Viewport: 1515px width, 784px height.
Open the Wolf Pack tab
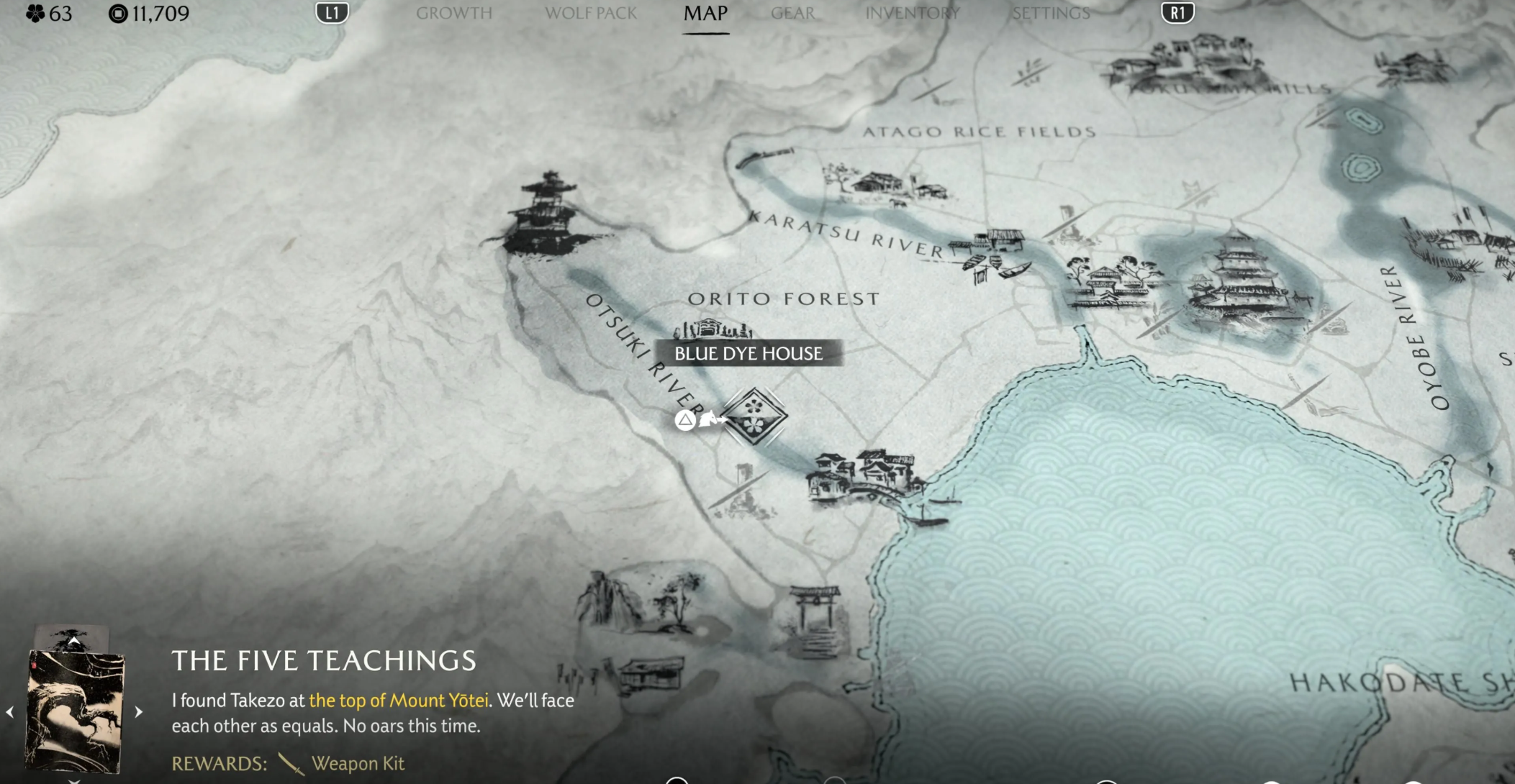(x=590, y=13)
